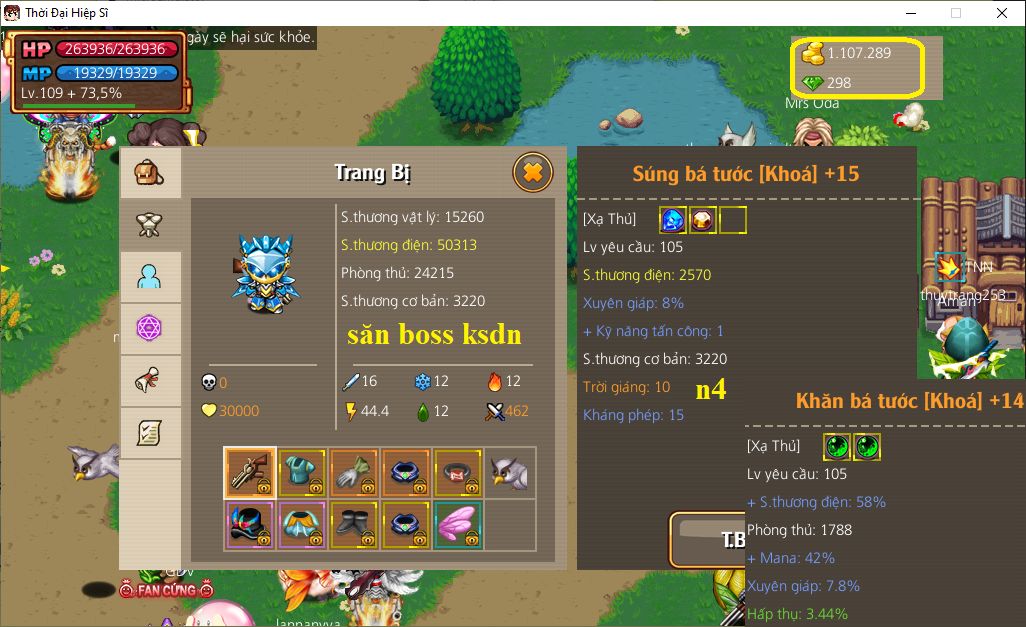Open the rolled scroll tab
Image resolution: width=1026 pixels, height=627 pixels.
[150, 381]
